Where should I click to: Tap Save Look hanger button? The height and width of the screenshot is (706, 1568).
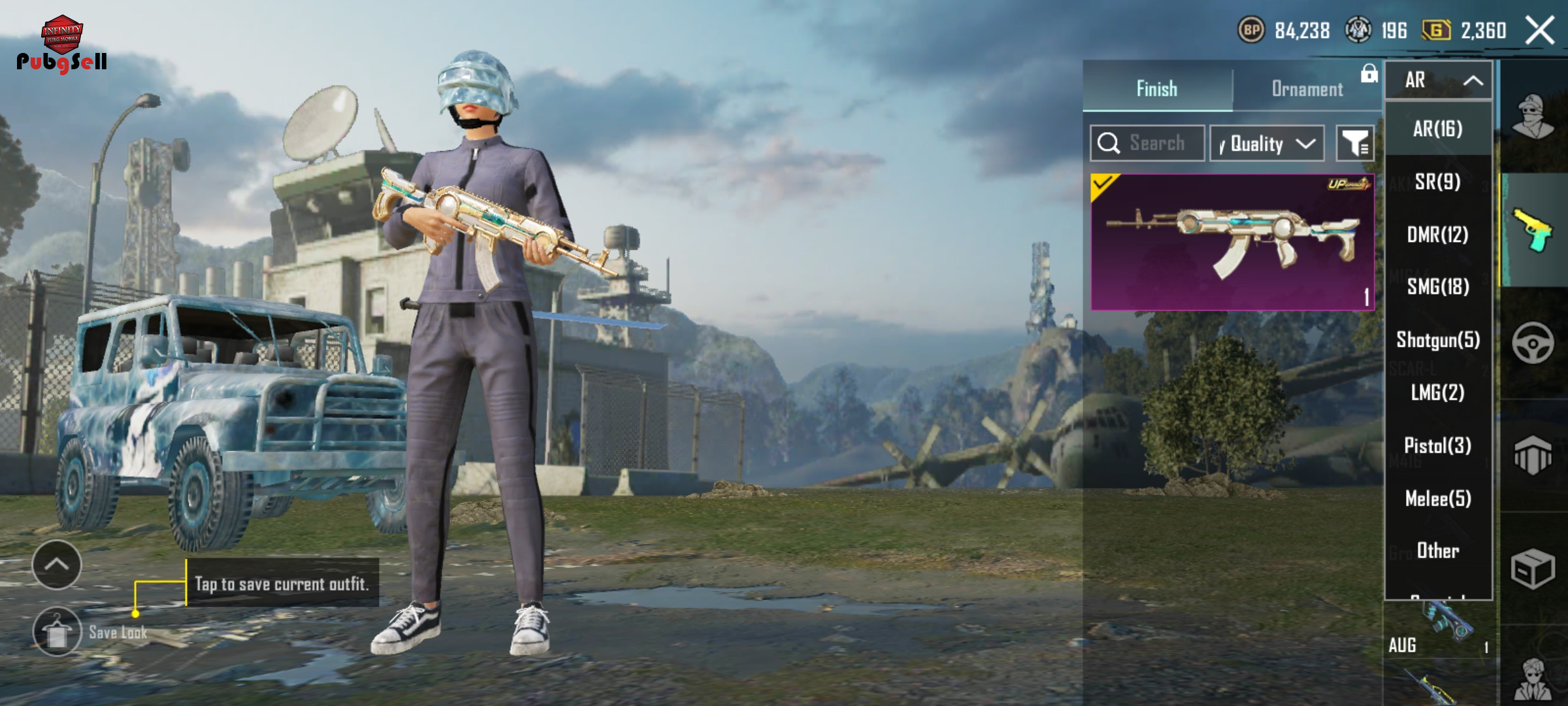[57, 631]
